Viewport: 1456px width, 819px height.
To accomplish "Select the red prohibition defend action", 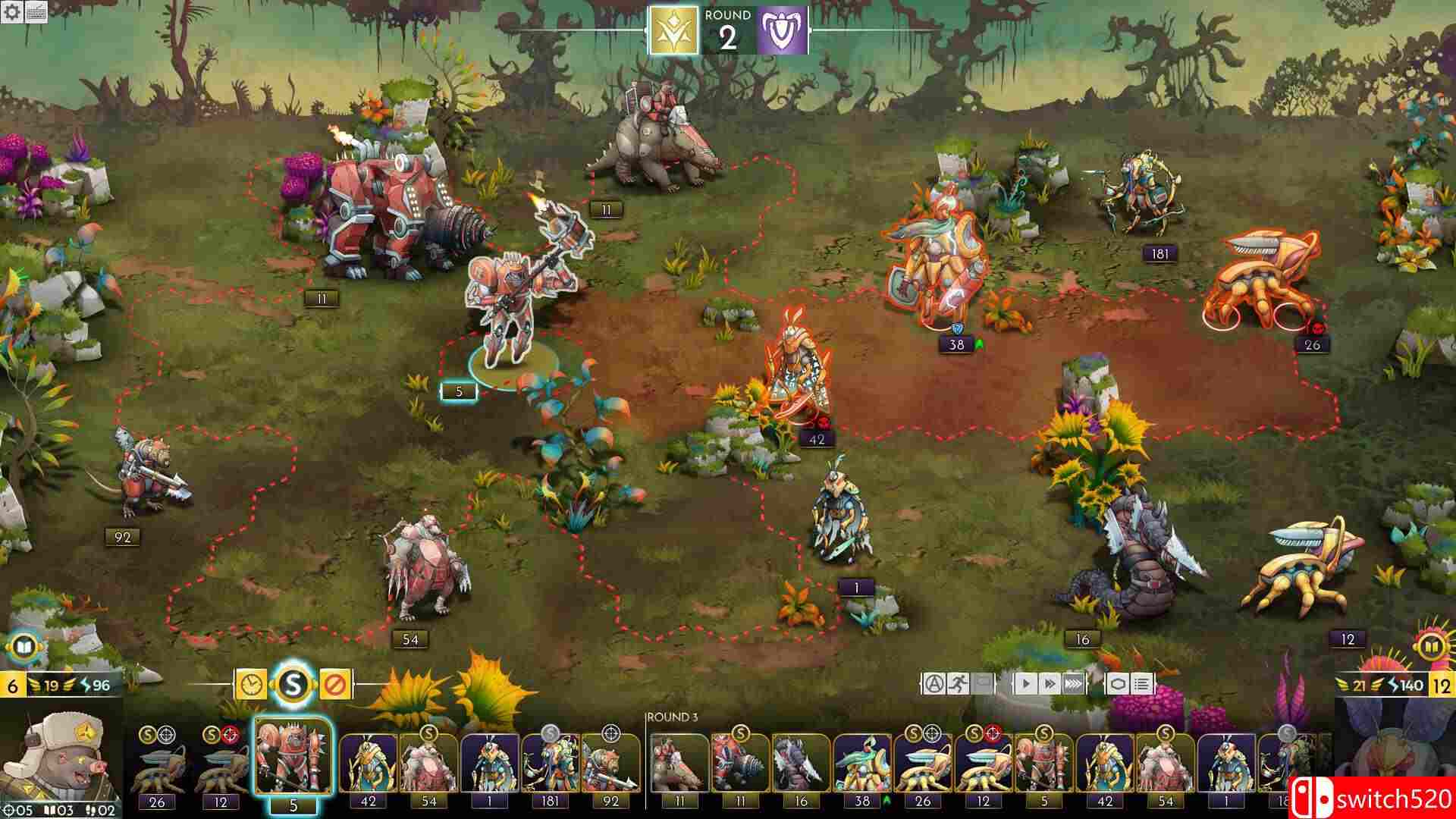I will 334,685.
